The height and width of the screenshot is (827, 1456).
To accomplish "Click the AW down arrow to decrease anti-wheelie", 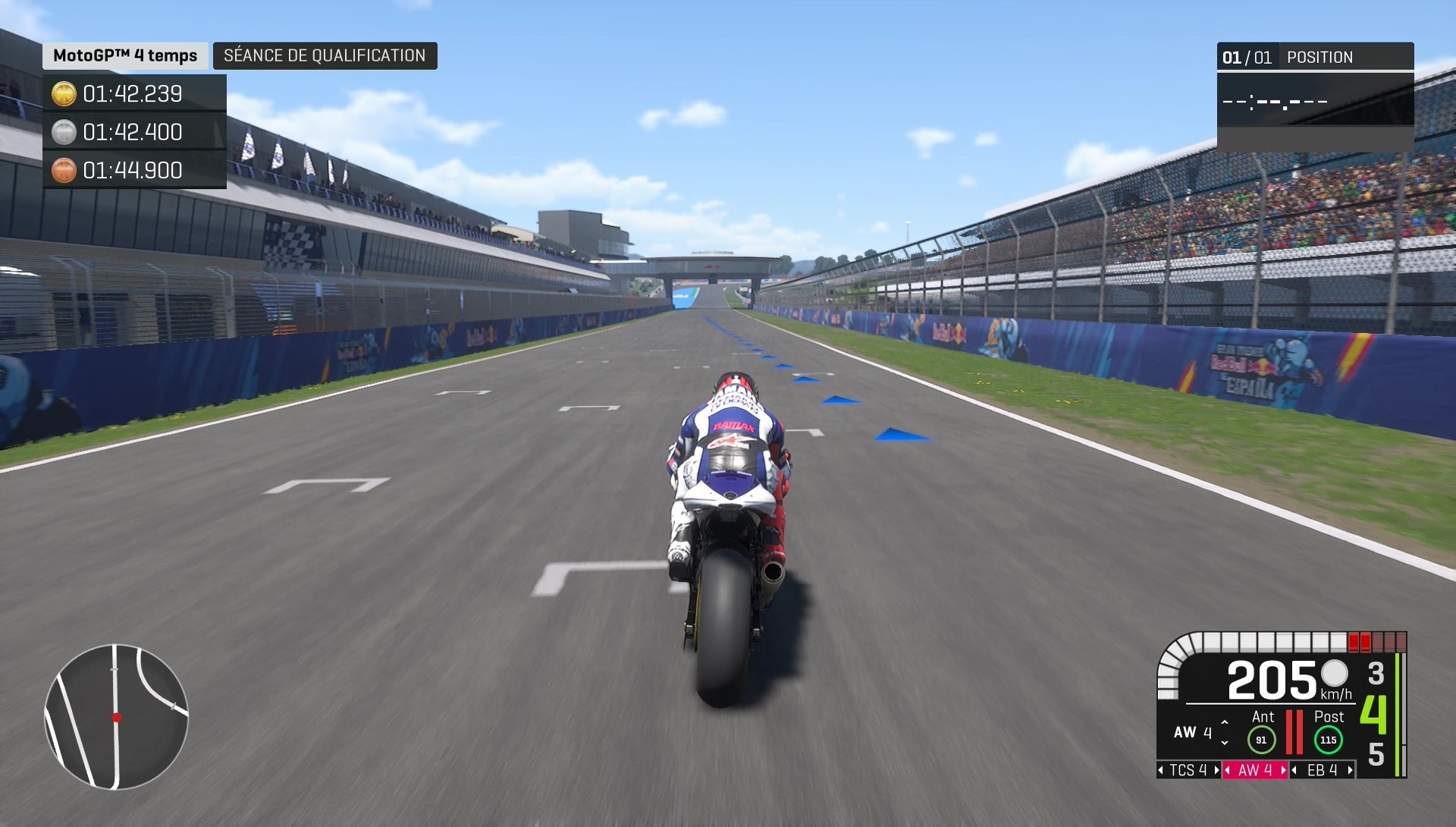I will [1225, 744].
